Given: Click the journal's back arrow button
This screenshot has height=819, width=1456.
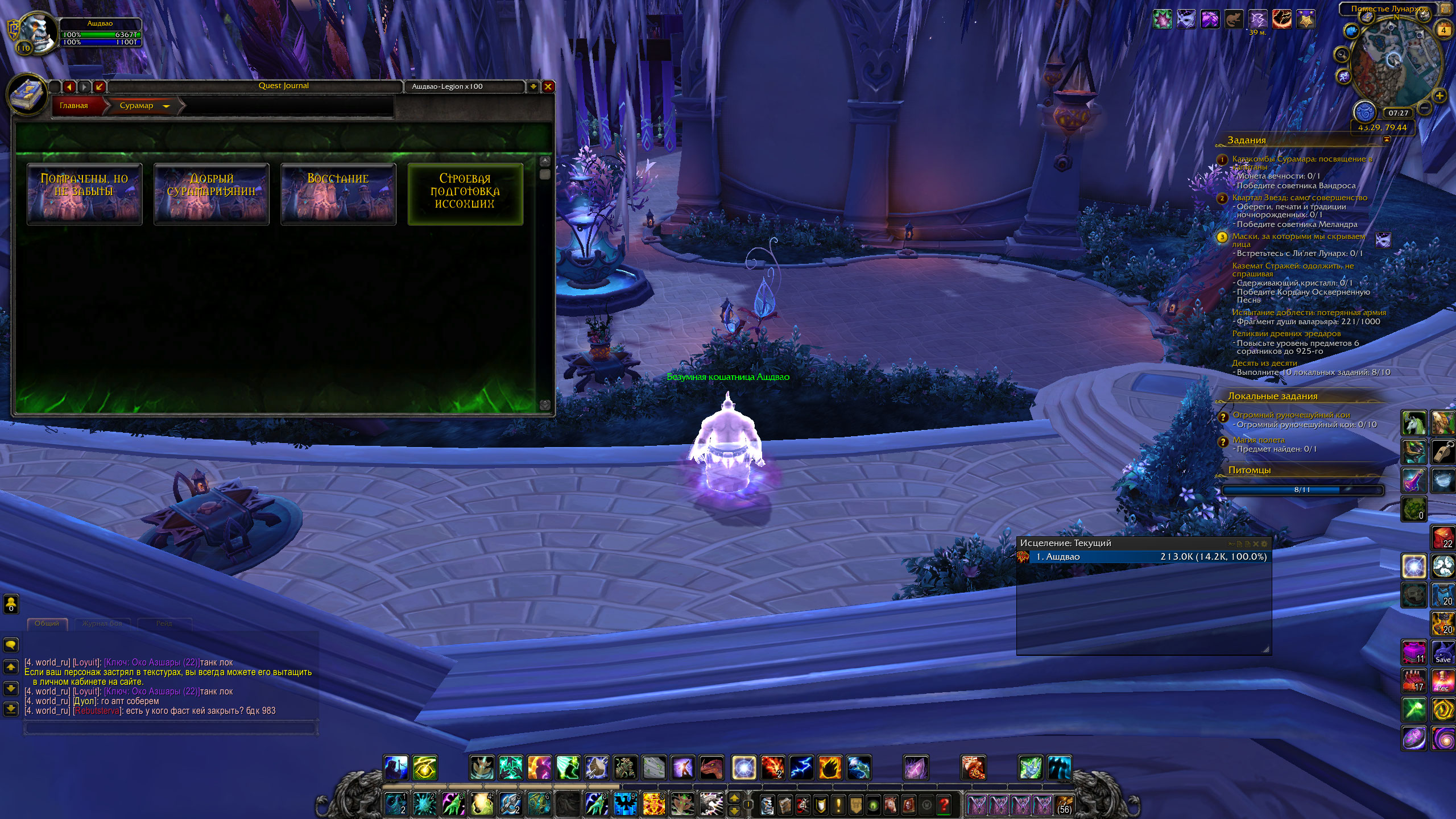Looking at the screenshot, I should 69,86.
